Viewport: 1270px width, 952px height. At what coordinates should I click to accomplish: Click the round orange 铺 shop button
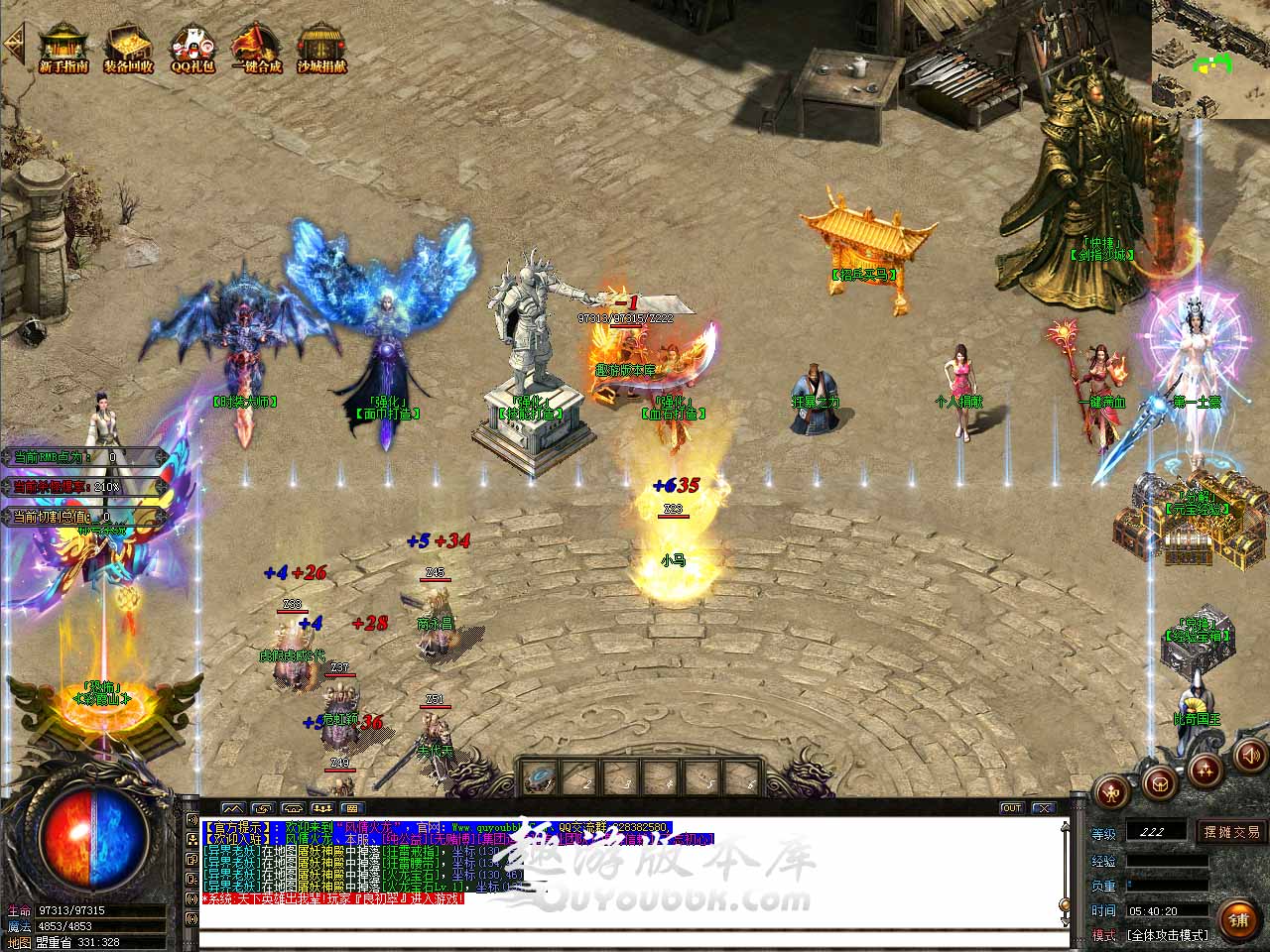pos(1239,919)
